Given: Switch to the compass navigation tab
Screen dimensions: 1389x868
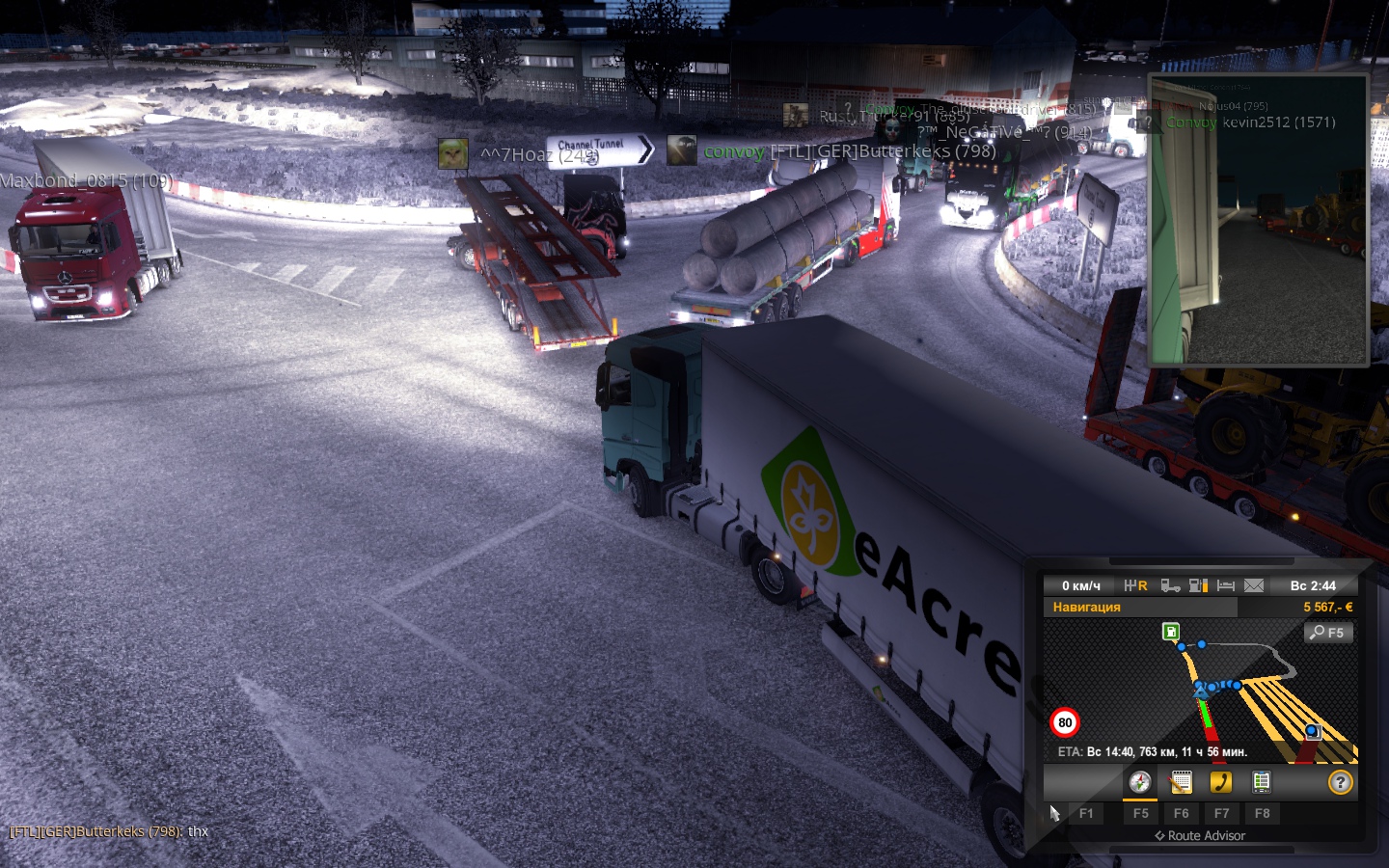Looking at the screenshot, I should tap(1140, 782).
